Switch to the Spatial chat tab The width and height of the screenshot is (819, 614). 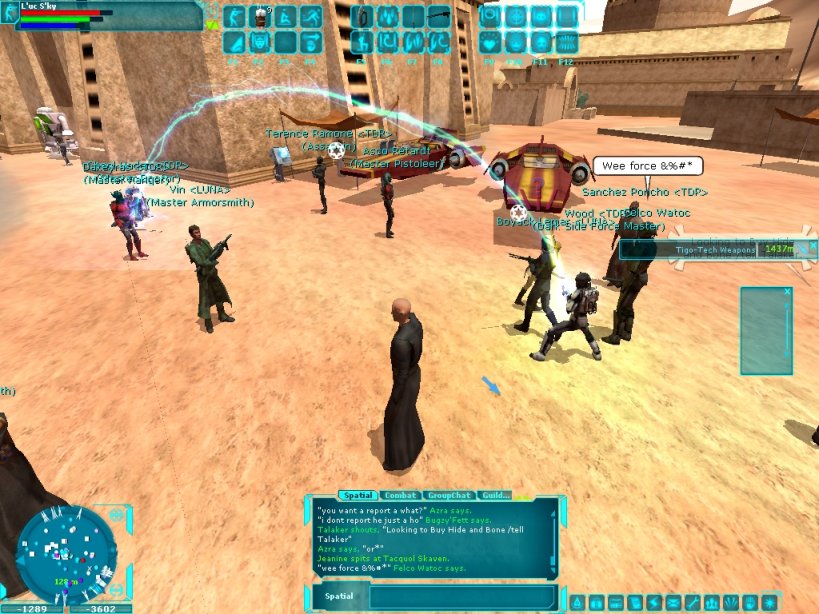click(x=357, y=495)
